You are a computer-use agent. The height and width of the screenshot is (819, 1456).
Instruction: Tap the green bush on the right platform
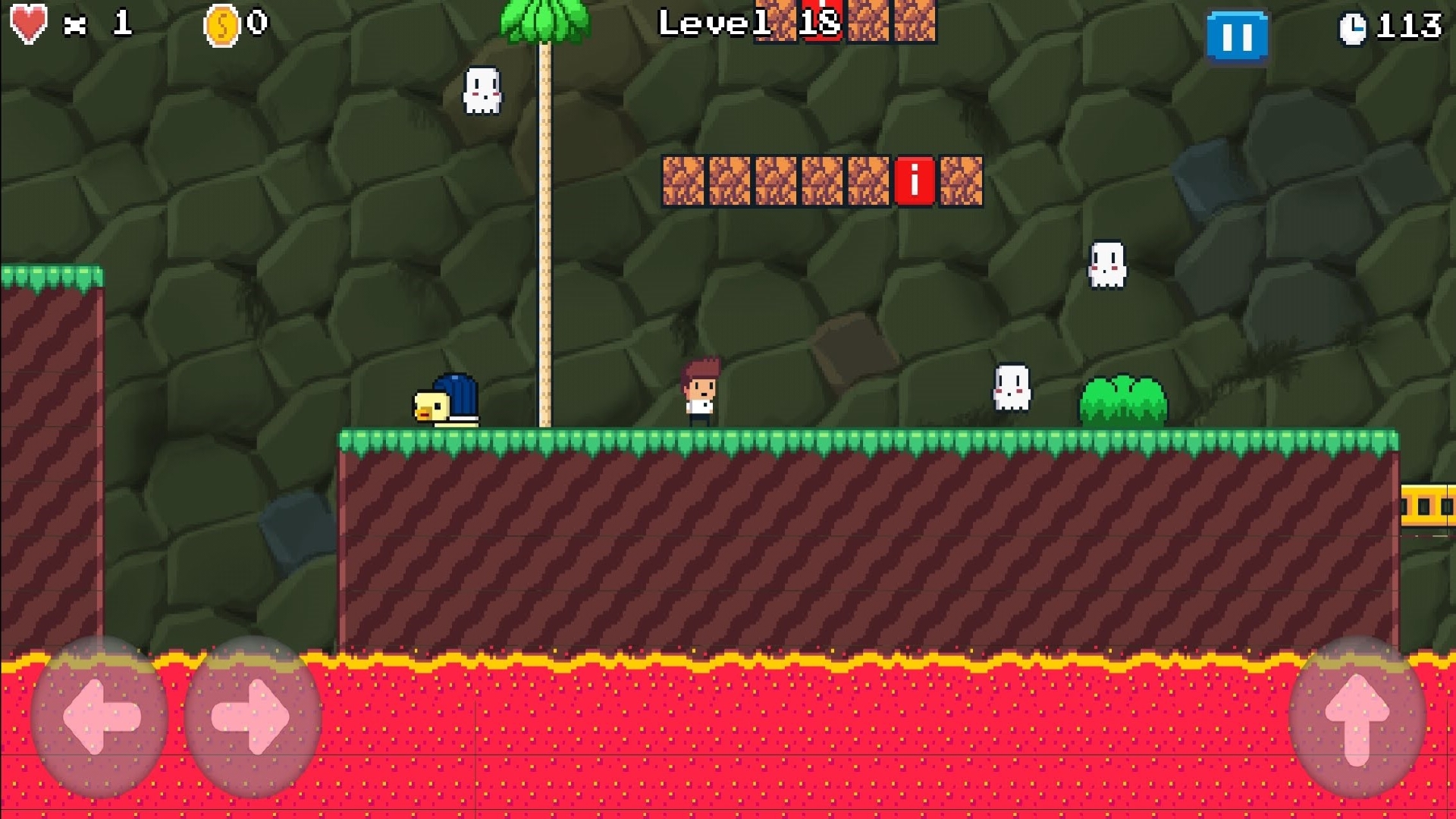1122,399
